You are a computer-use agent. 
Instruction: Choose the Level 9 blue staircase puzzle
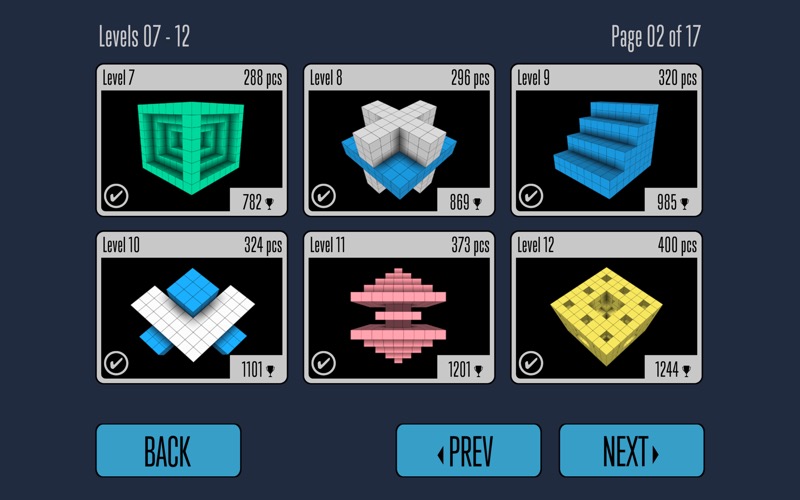click(607, 141)
